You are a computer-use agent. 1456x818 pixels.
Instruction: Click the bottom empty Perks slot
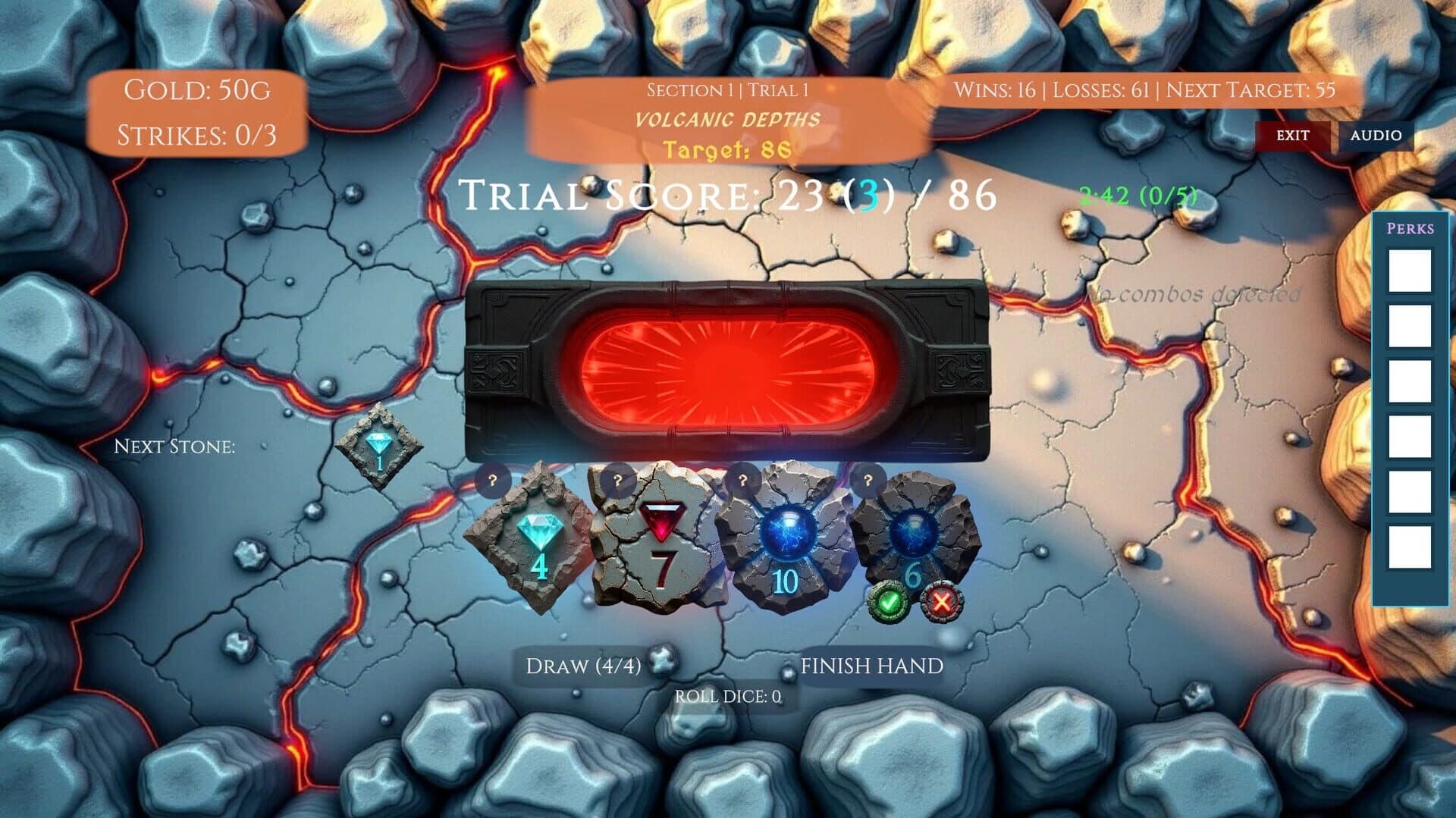1408,541
